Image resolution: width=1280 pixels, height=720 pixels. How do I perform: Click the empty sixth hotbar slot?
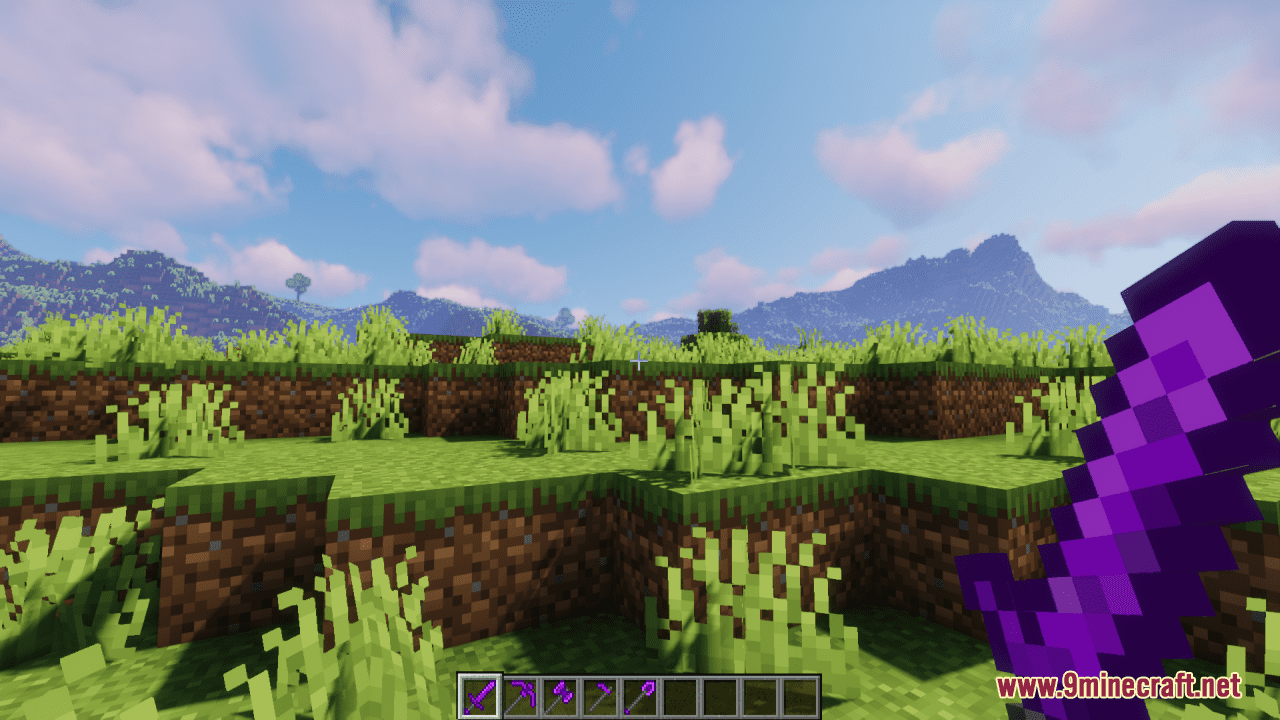[680, 692]
